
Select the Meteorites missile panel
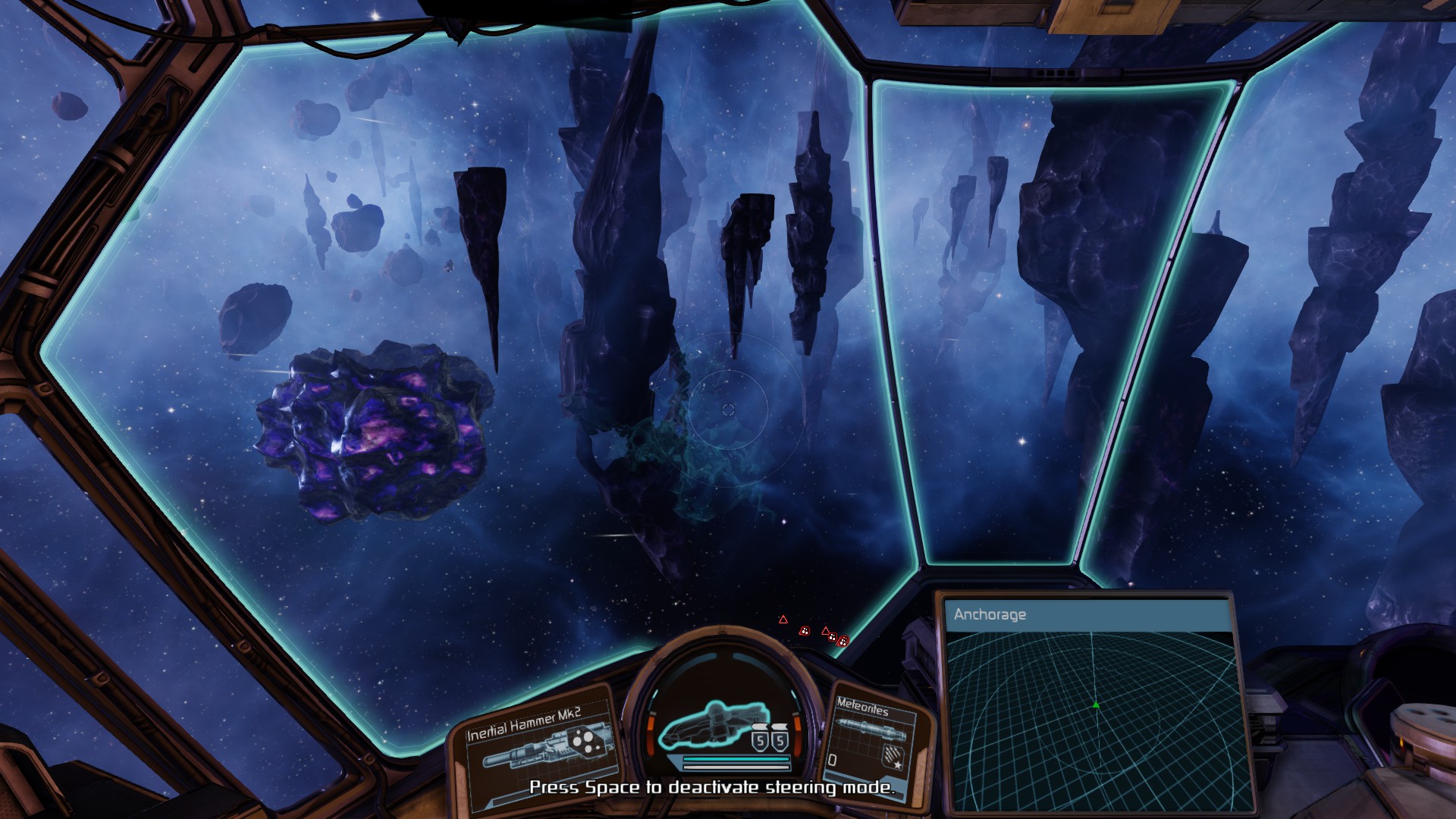pyautogui.click(x=871, y=739)
